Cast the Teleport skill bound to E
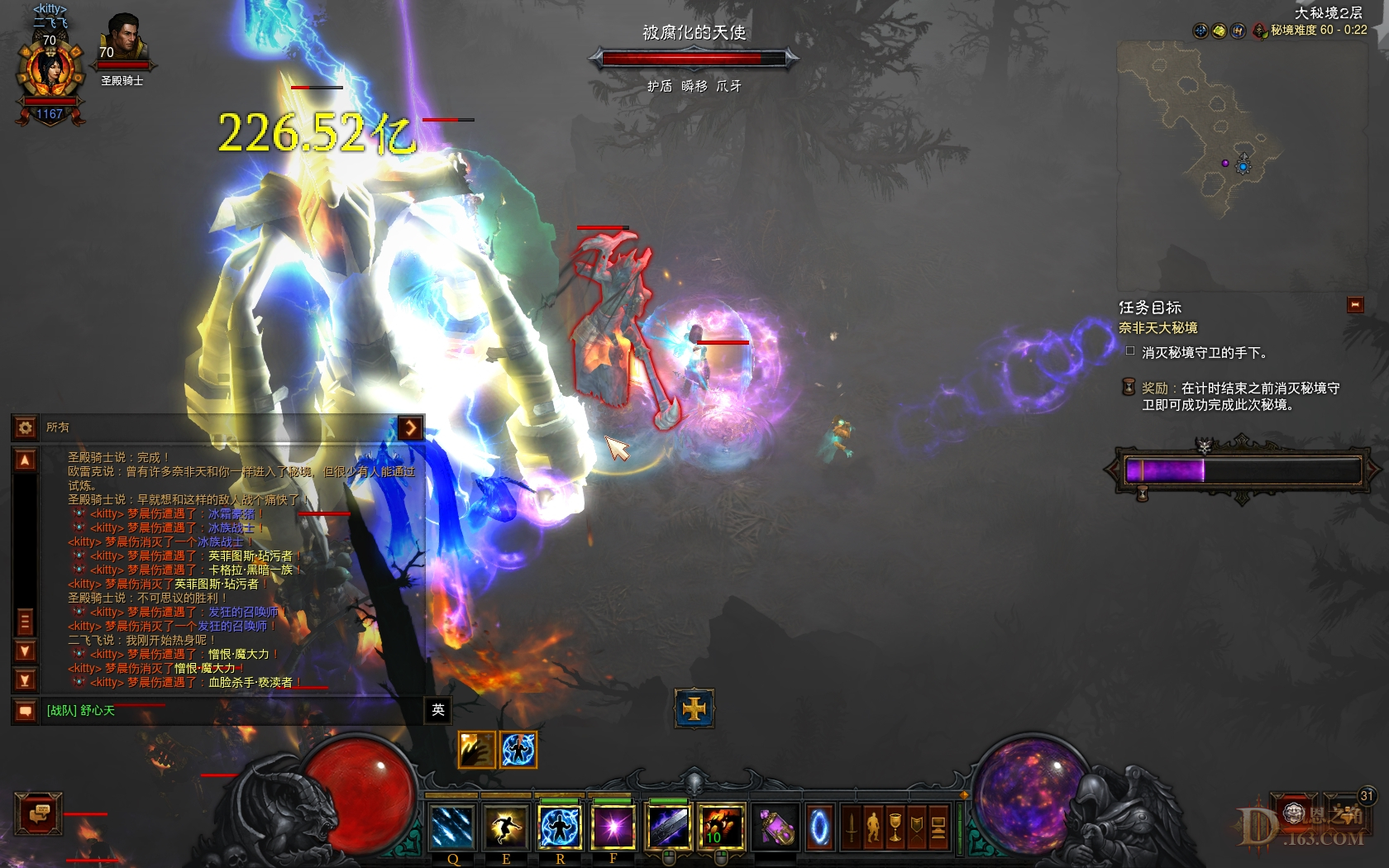Image resolution: width=1389 pixels, height=868 pixels. click(x=507, y=827)
